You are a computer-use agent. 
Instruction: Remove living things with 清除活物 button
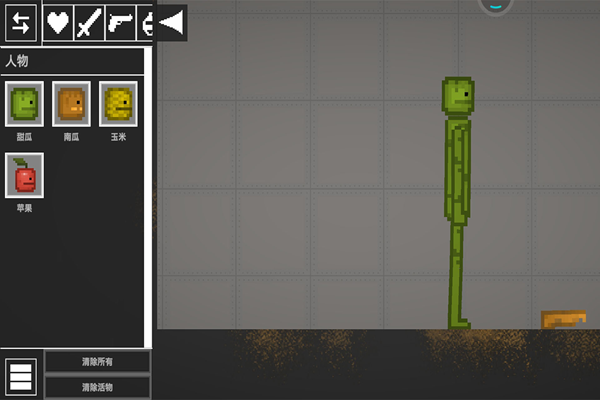coord(97,387)
